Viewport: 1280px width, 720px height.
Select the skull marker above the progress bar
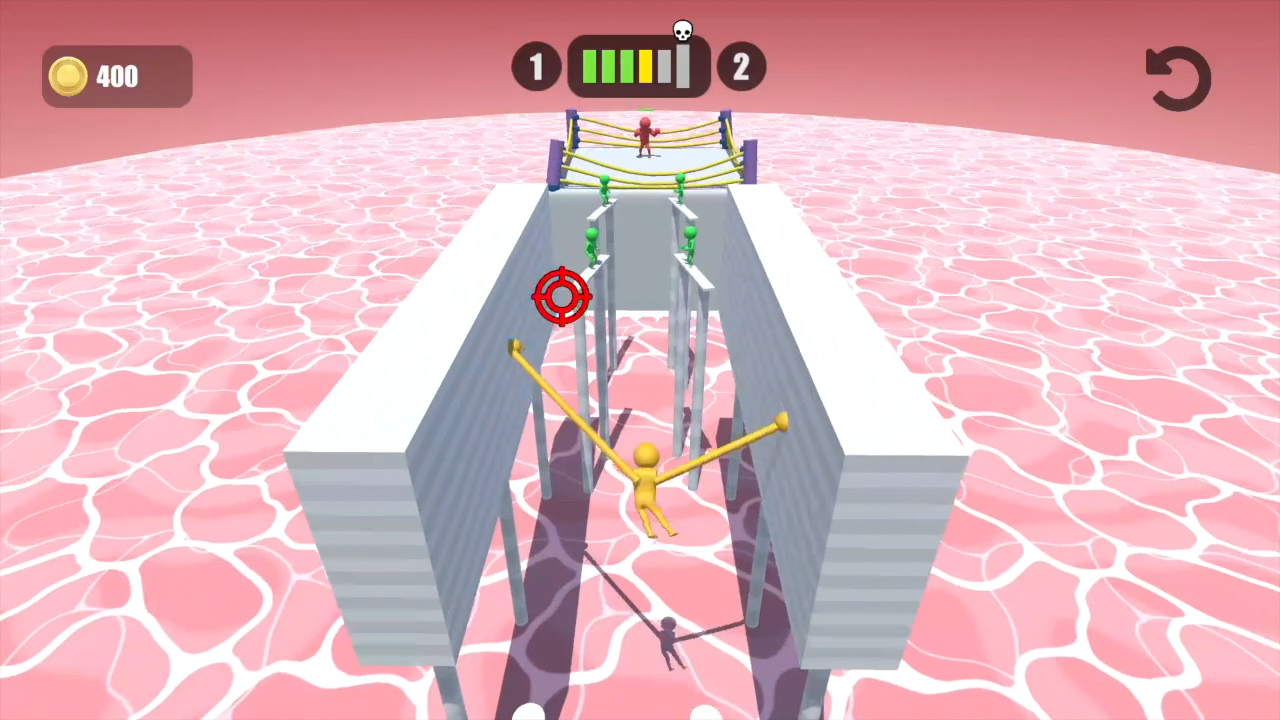coord(682,30)
